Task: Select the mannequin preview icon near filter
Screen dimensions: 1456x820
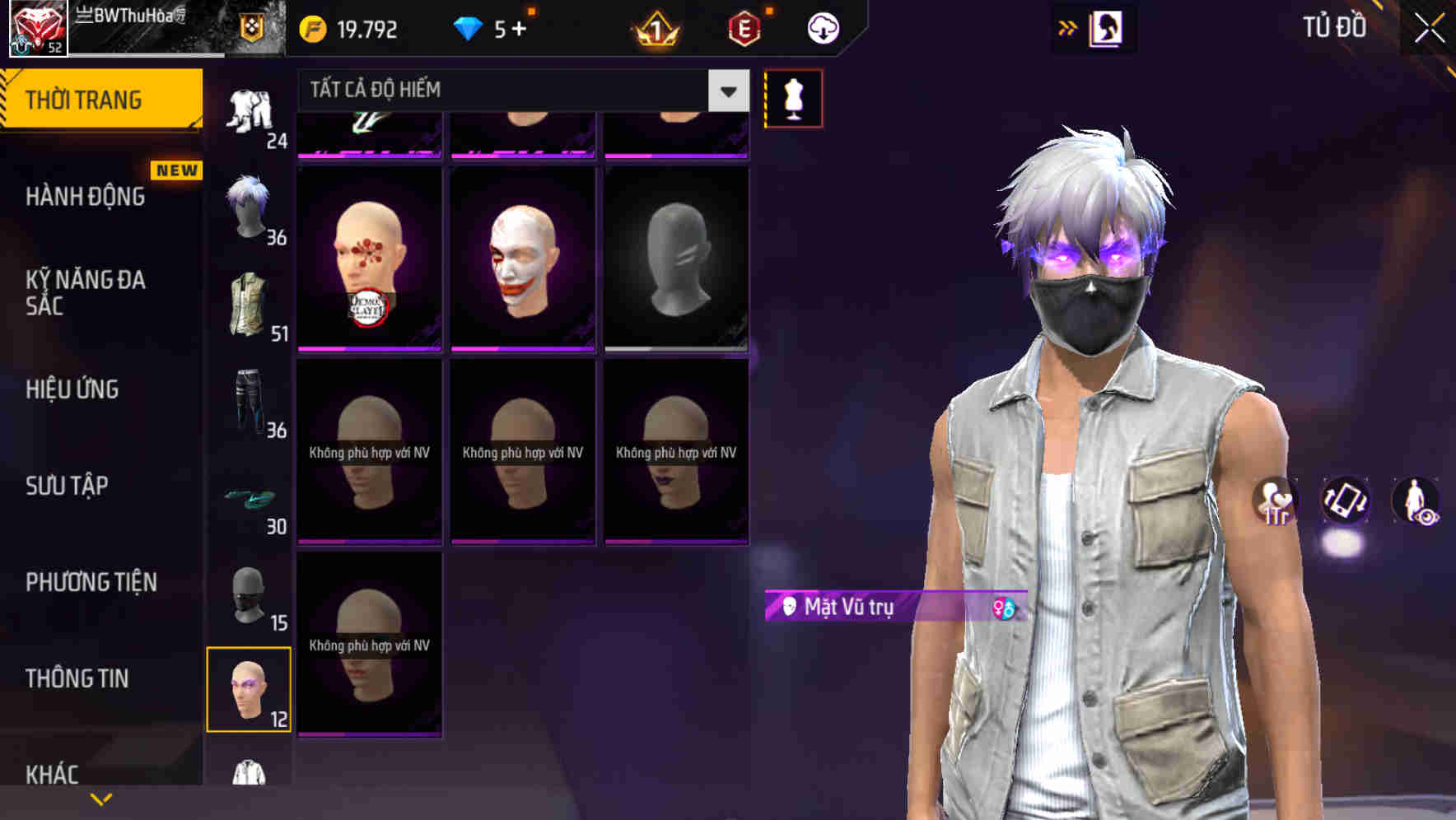Action: [794, 97]
